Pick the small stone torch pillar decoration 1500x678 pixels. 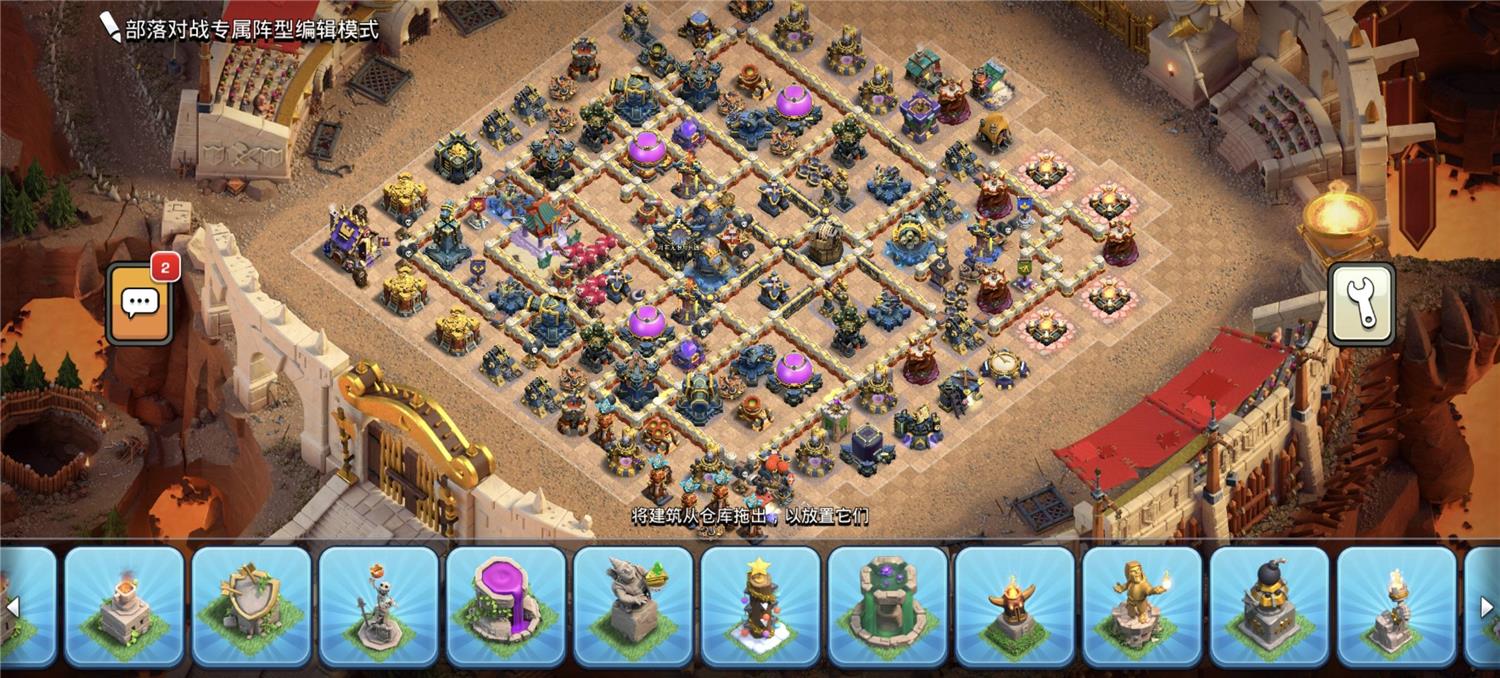(x=1396, y=607)
